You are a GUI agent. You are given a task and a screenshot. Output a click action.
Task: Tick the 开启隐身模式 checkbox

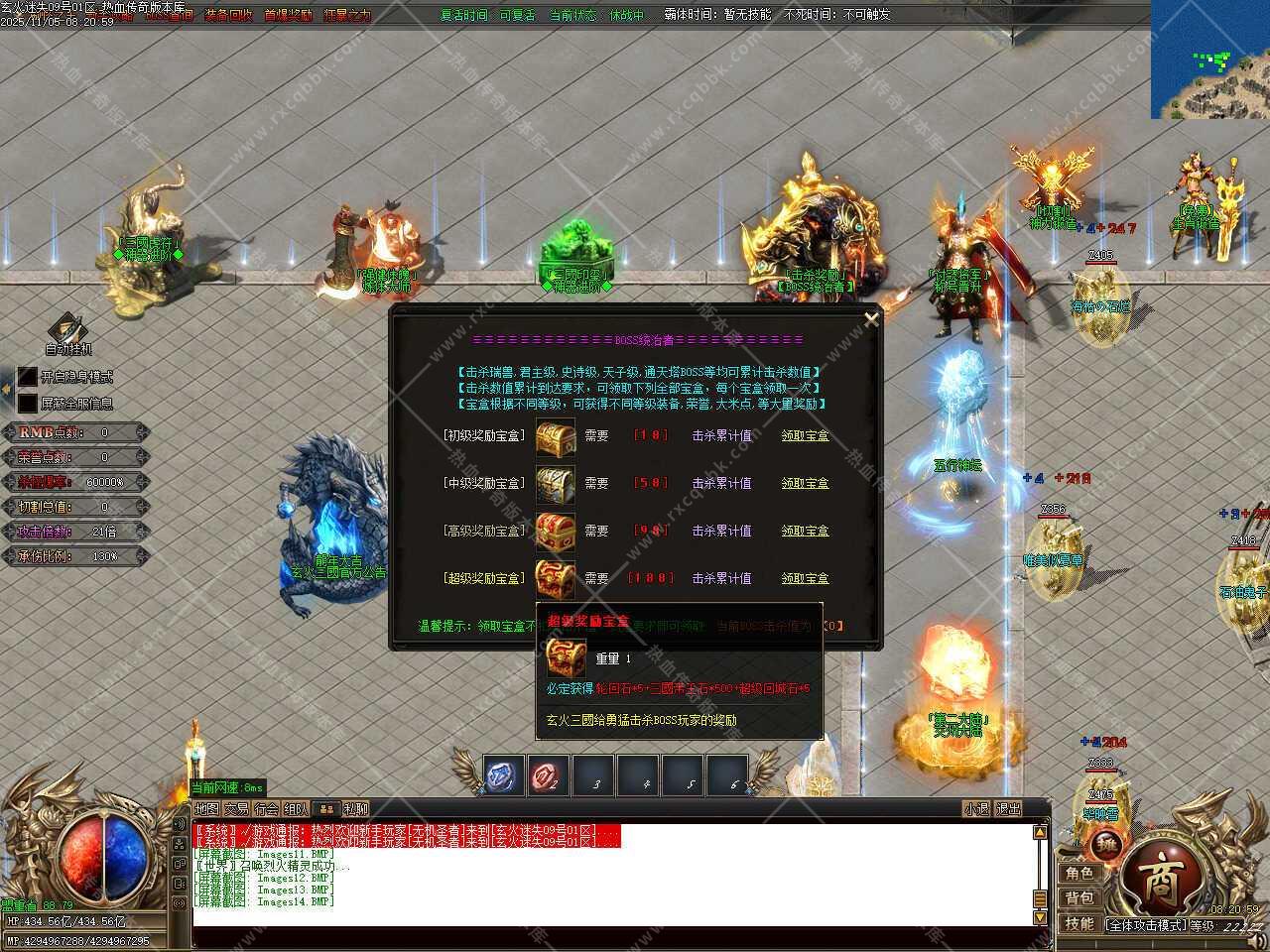[27, 378]
